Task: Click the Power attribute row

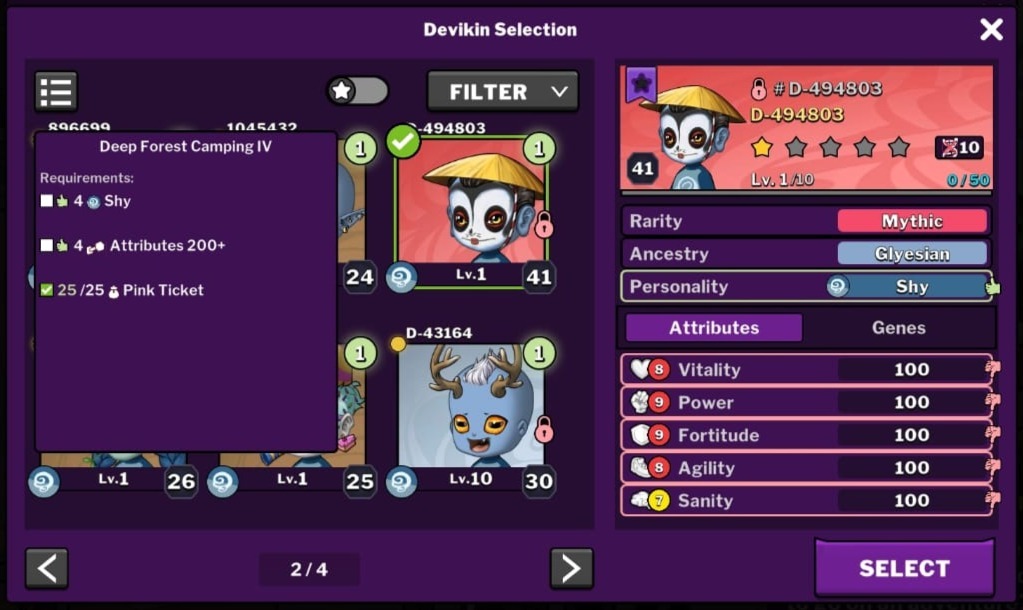Action: [x=806, y=402]
